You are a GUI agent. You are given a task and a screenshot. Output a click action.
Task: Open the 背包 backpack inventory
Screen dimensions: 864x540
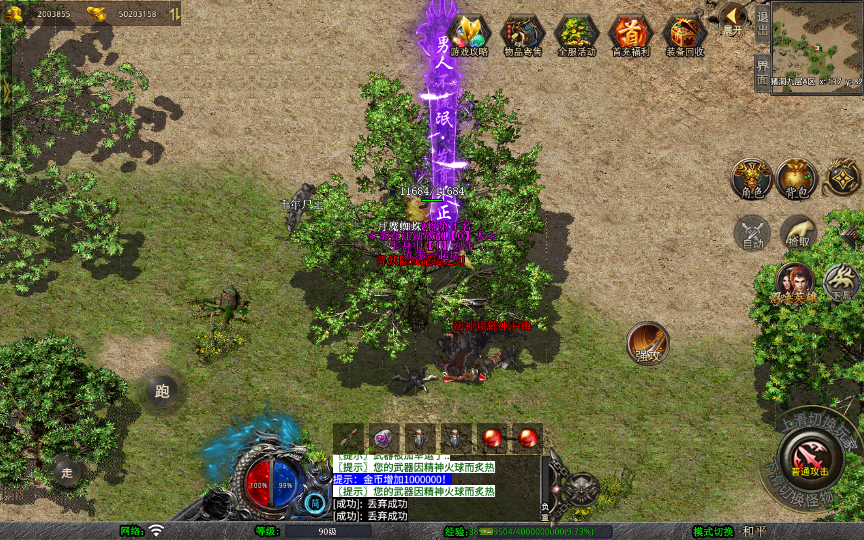pos(796,178)
